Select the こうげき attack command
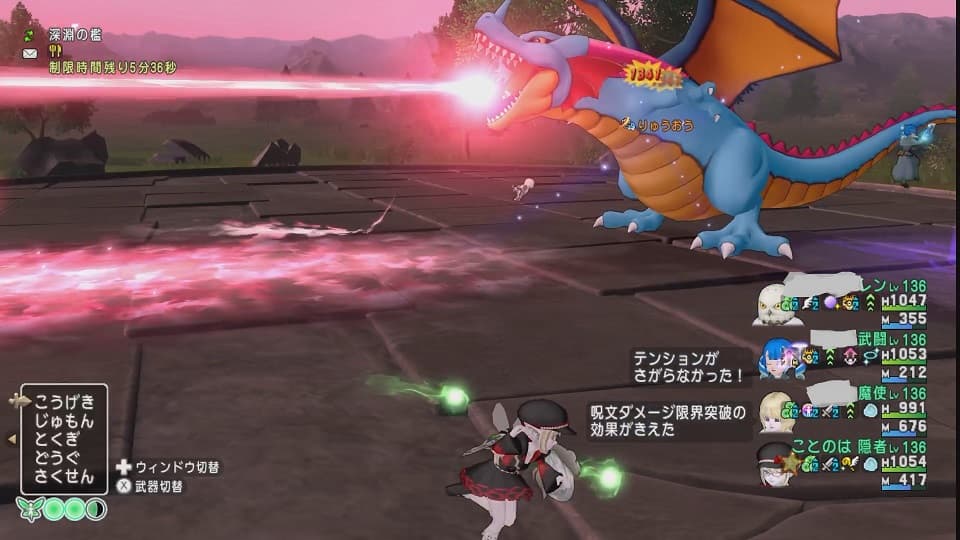The image size is (960, 540). 64,402
